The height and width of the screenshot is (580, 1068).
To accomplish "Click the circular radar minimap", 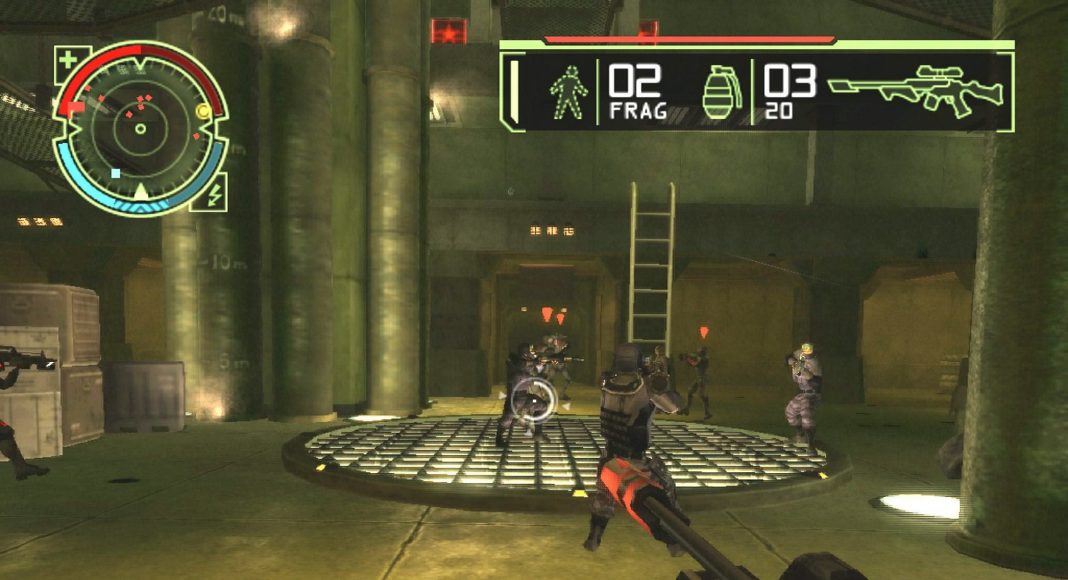I will click(x=140, y=127).
